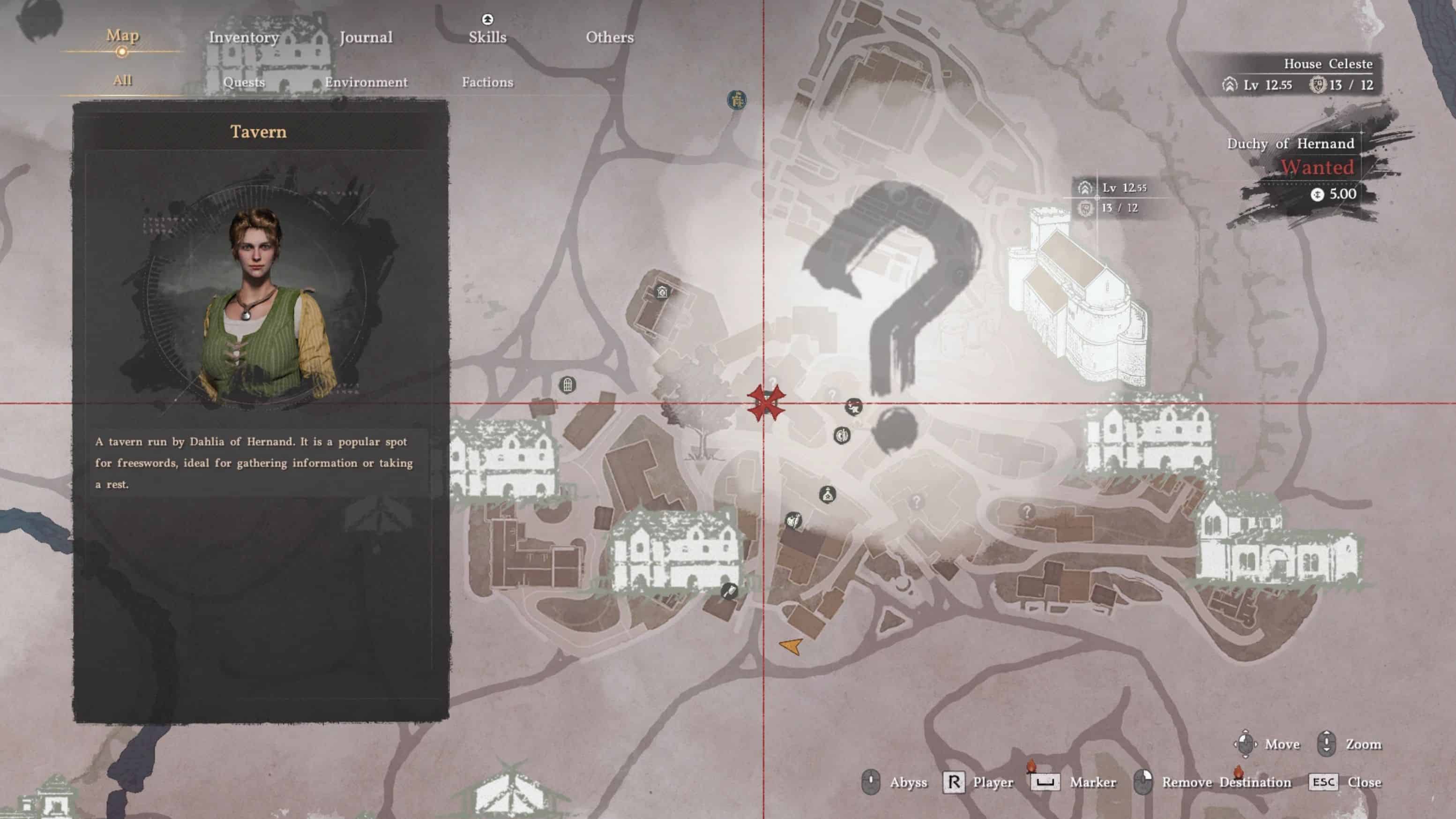
Task: Select the Others tab
Action: pos(609,38)
